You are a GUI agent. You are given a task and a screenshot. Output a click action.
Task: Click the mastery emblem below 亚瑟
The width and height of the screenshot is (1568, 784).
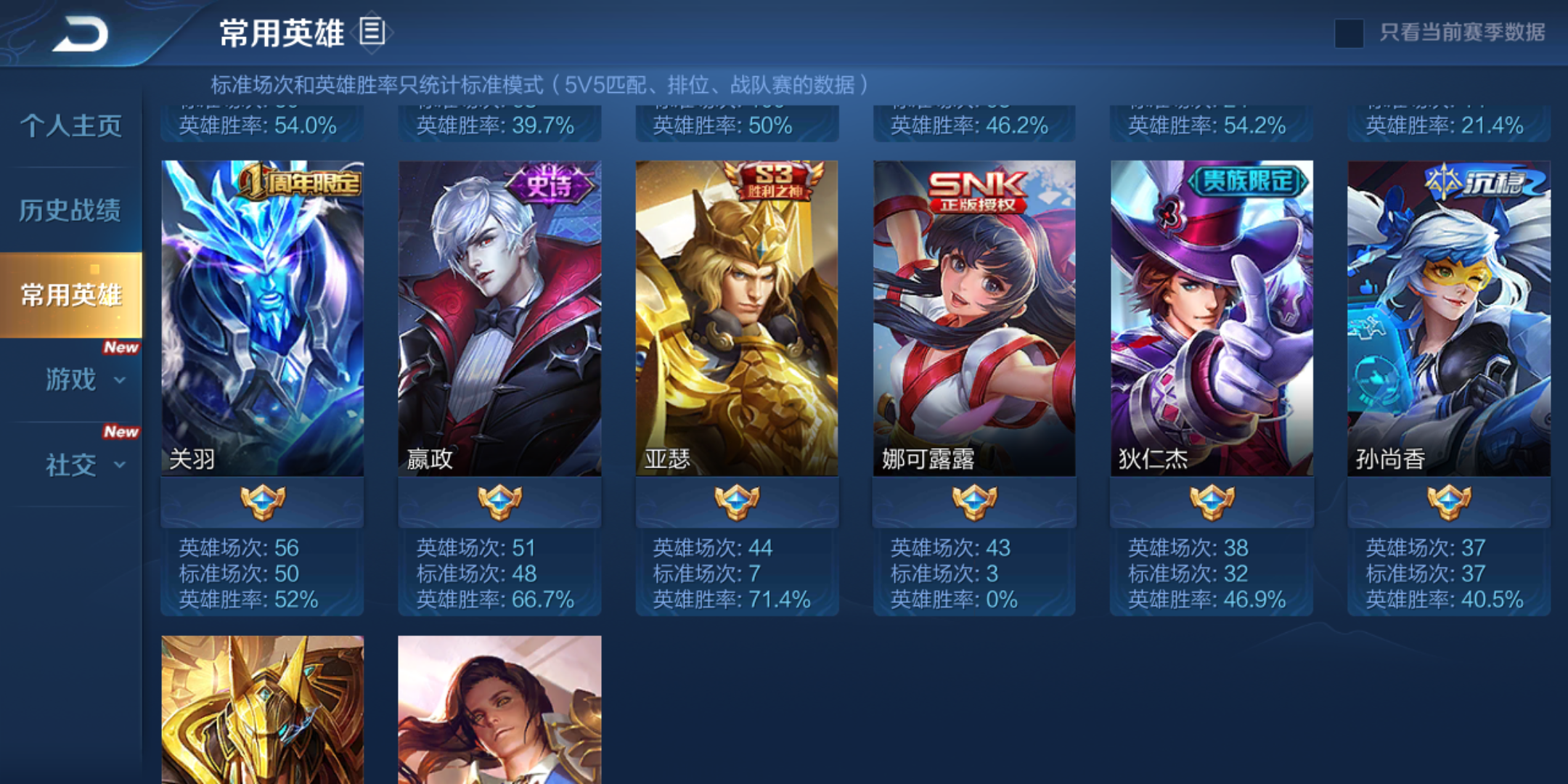click(x=737, y=501)
